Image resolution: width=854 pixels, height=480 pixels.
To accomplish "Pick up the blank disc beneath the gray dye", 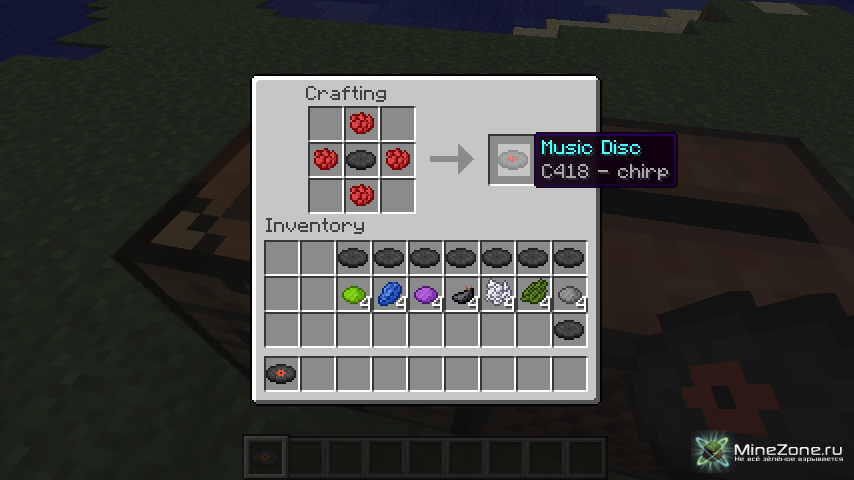I will pos(569,329).
